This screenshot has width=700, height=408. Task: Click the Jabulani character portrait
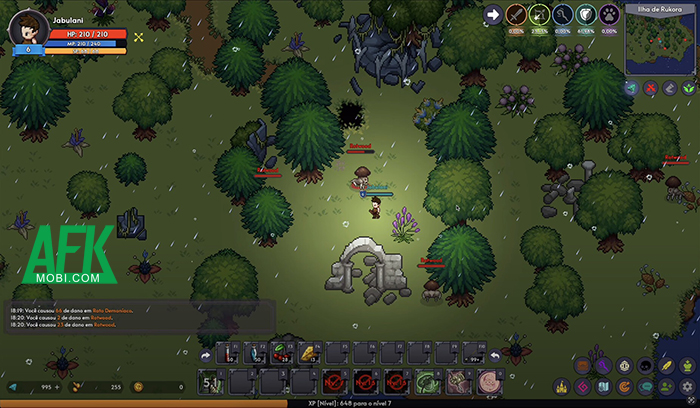[x=29, y=26]
